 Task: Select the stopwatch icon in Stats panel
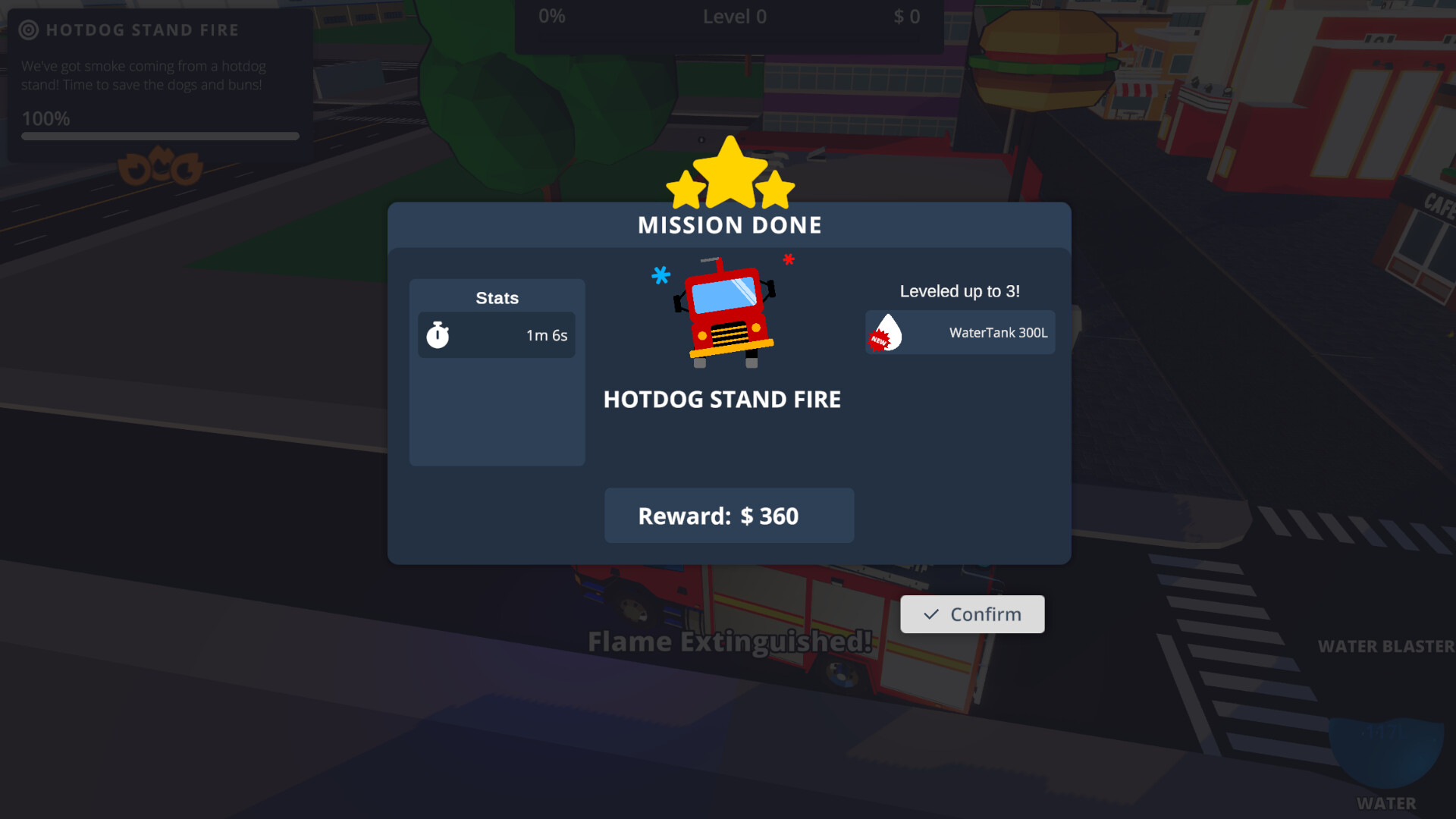point(437,334)
